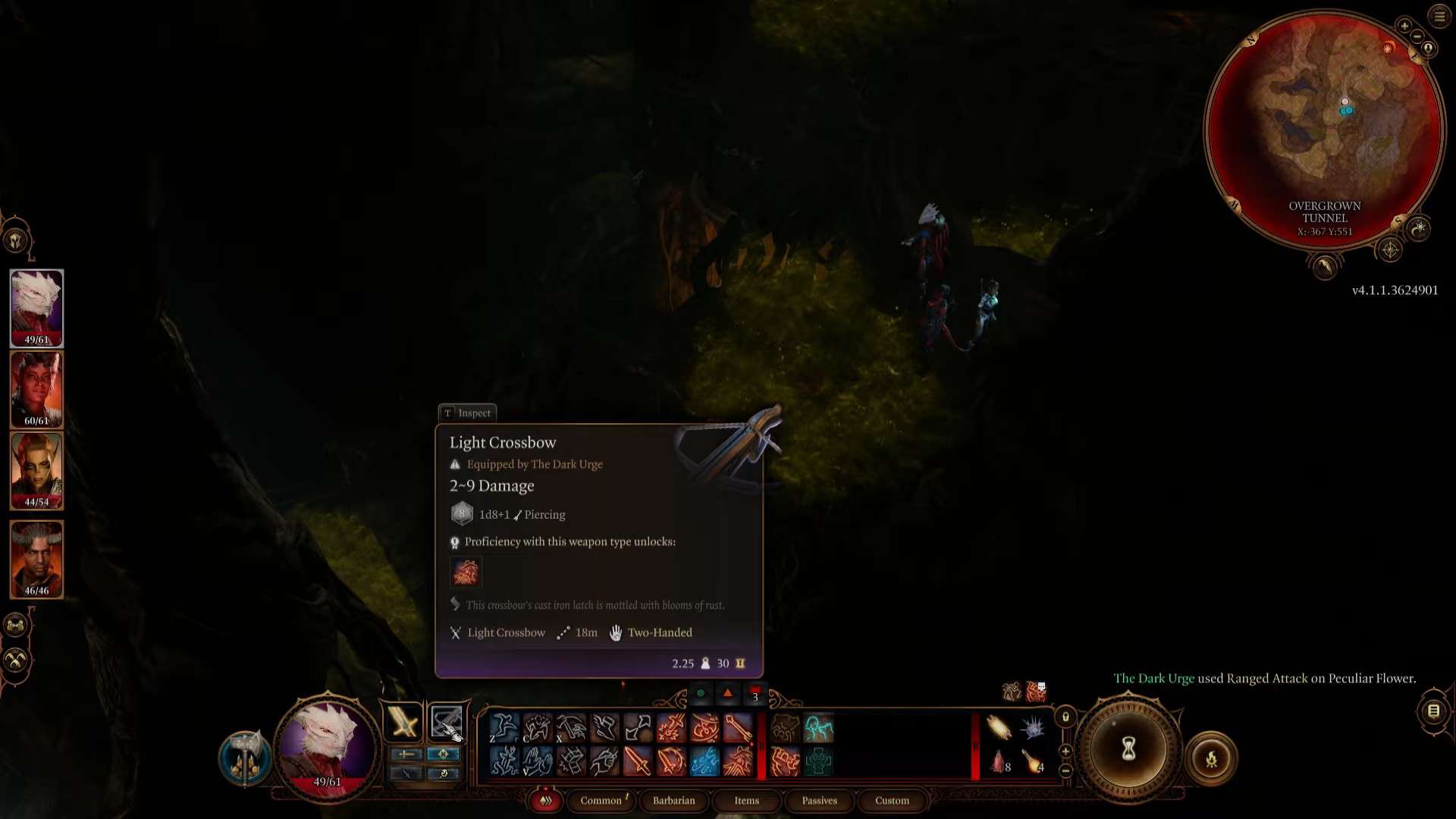Choose the githyanki companion portrait
Viewport: 1456px width, 819px height.
pos(36,470)
